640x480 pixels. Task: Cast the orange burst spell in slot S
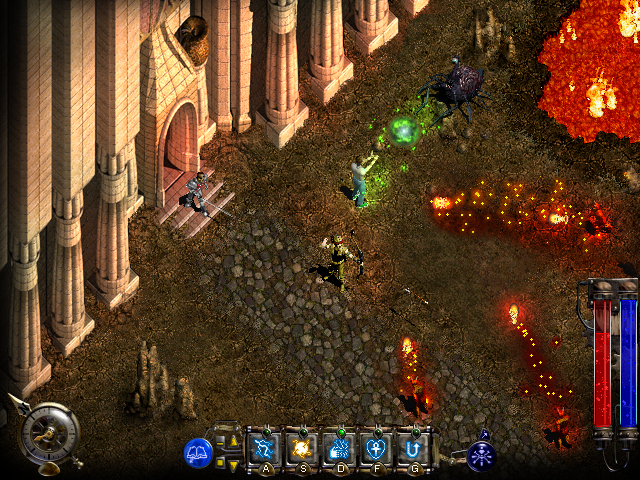[301, 446]
